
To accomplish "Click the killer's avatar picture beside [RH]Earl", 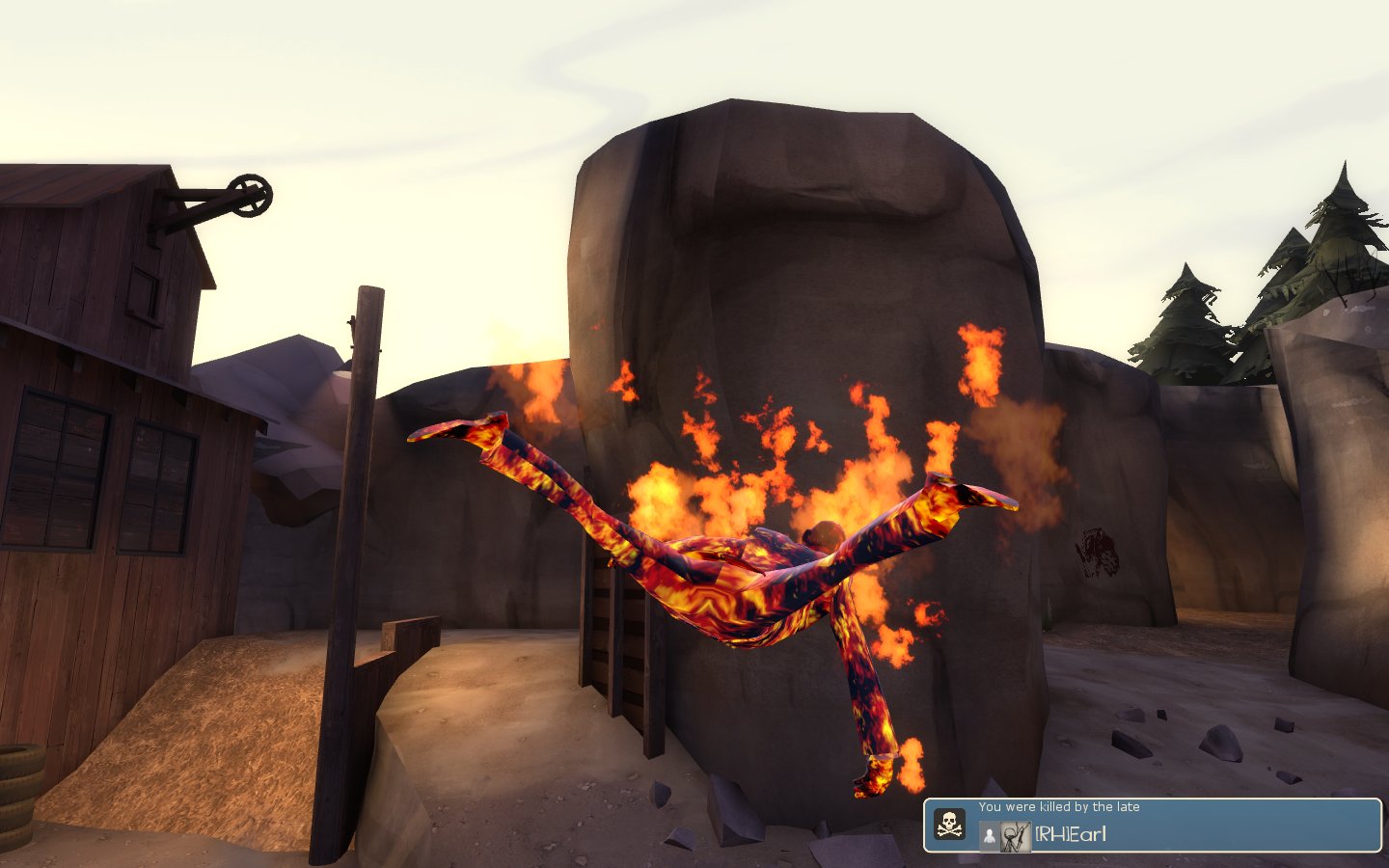I will 1015,836.
